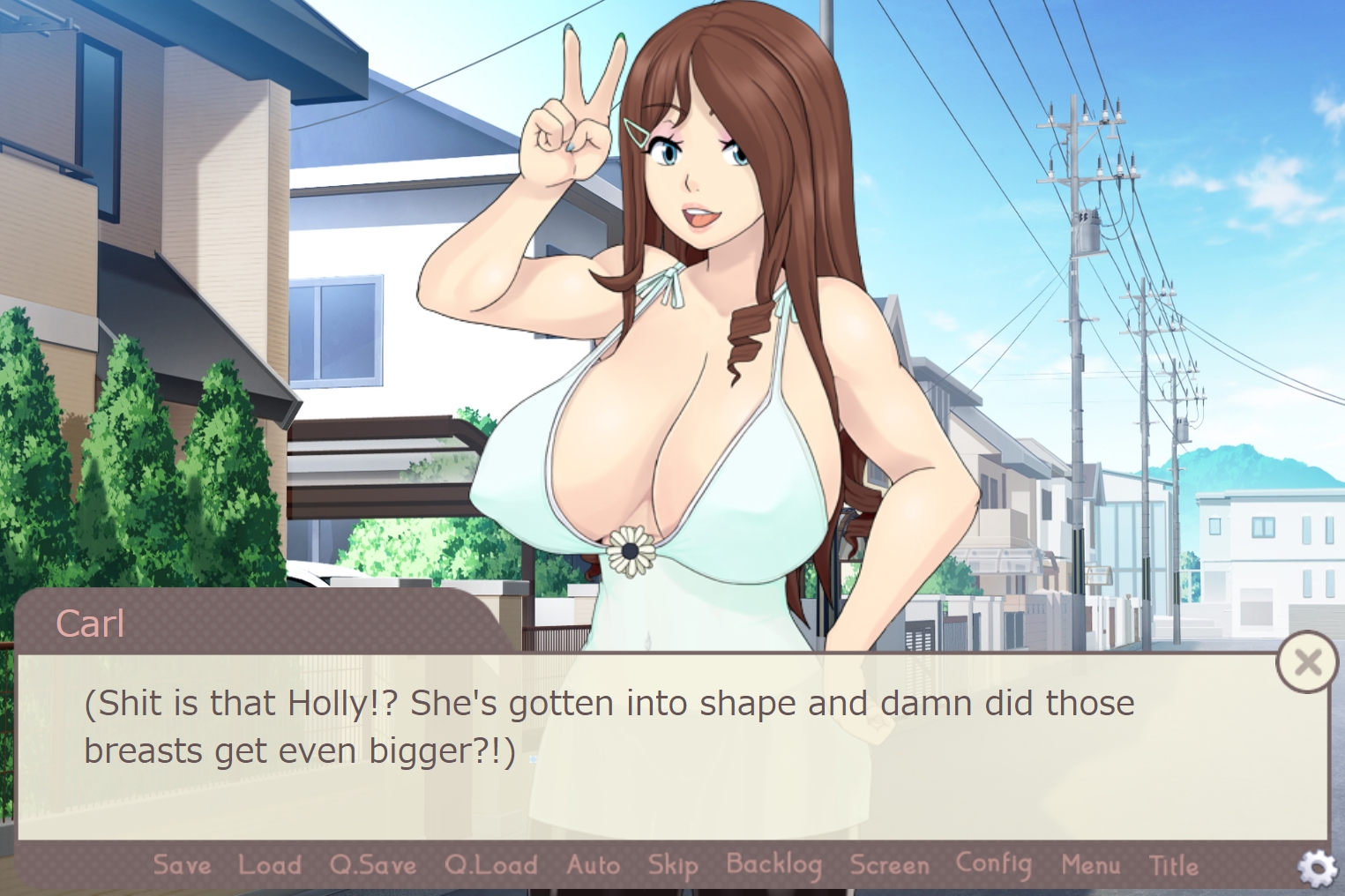Toggle Auto mode off after enabling it
Screen dimensions: 1345x896
(593, 866)
